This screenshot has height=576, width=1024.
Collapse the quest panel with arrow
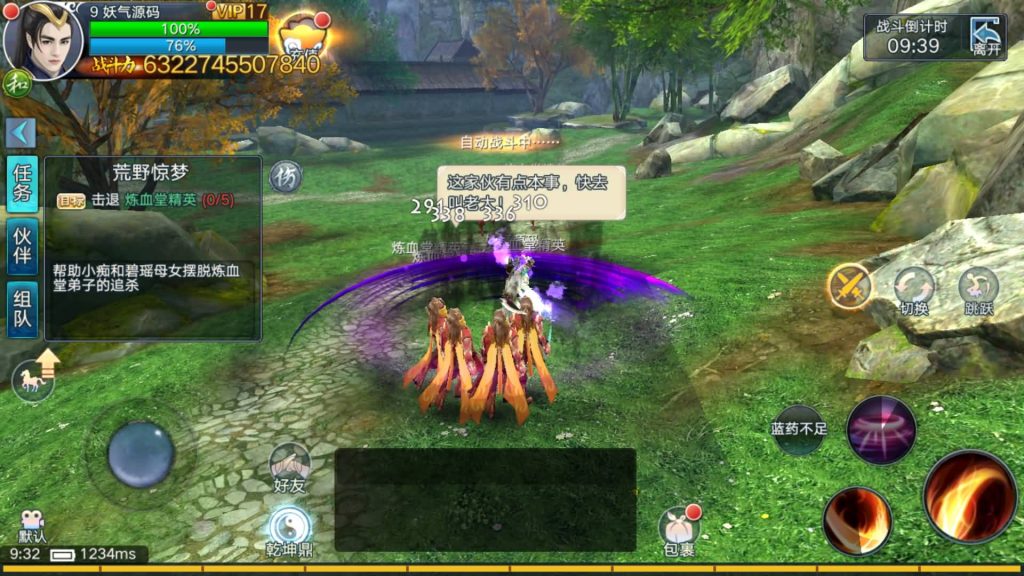[x=21, y=133]
